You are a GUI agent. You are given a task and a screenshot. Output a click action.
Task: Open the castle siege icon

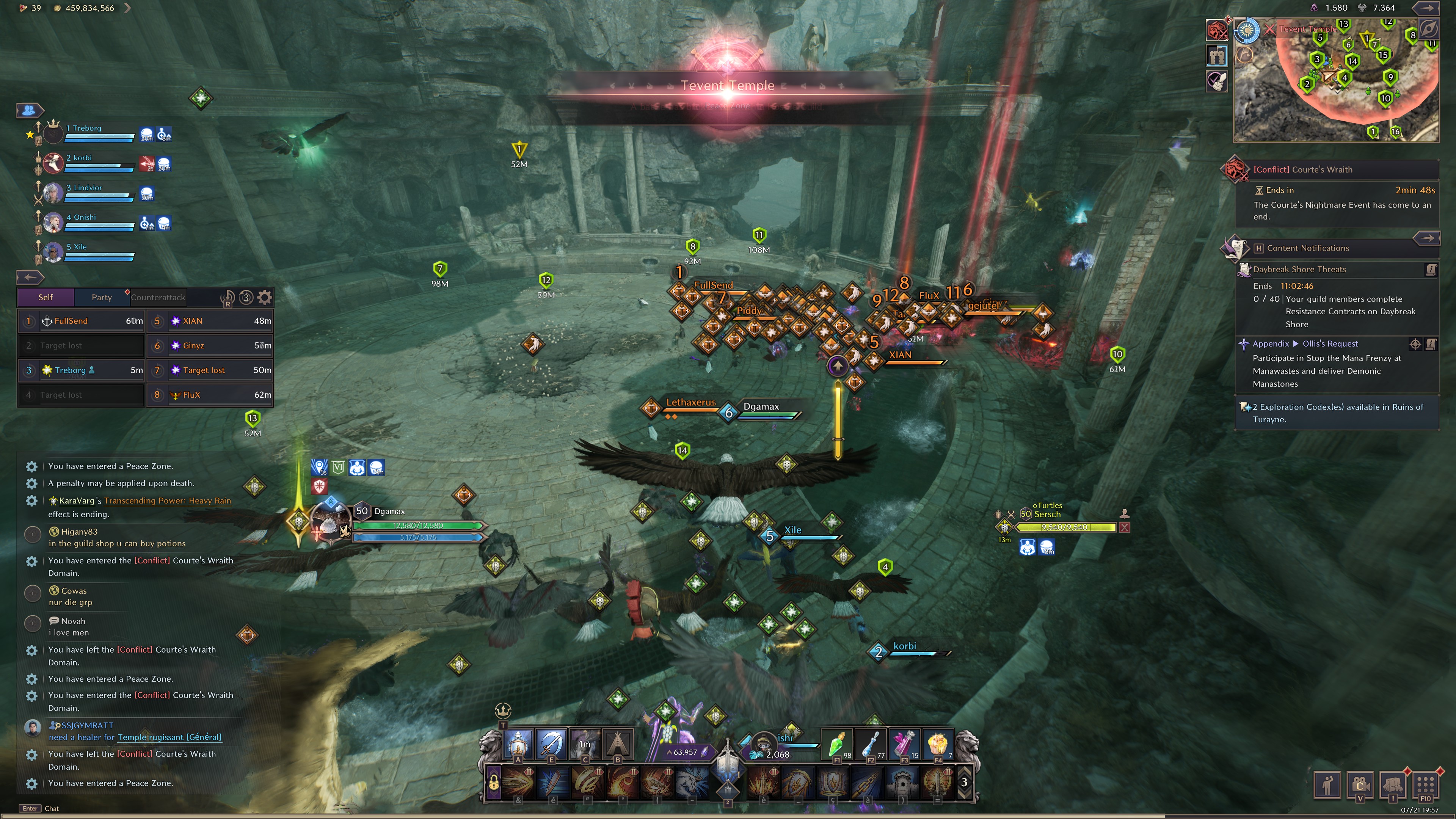1217,55
